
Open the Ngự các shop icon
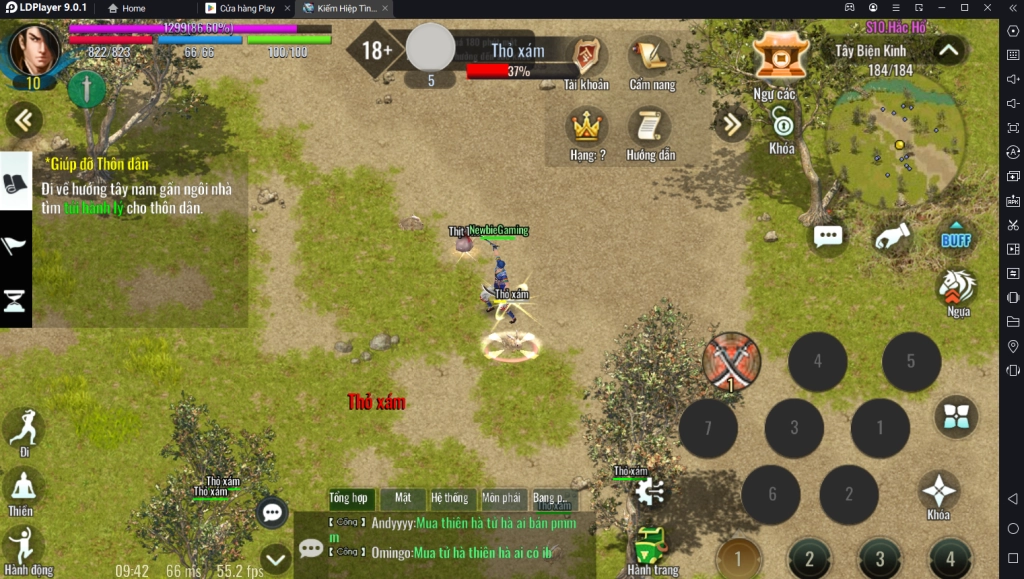tap(780, 56)
